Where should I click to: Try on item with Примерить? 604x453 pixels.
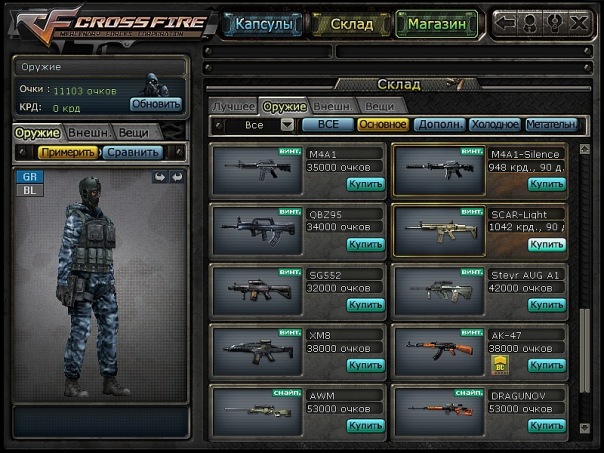pyautogui.click(x=68, y=152)
